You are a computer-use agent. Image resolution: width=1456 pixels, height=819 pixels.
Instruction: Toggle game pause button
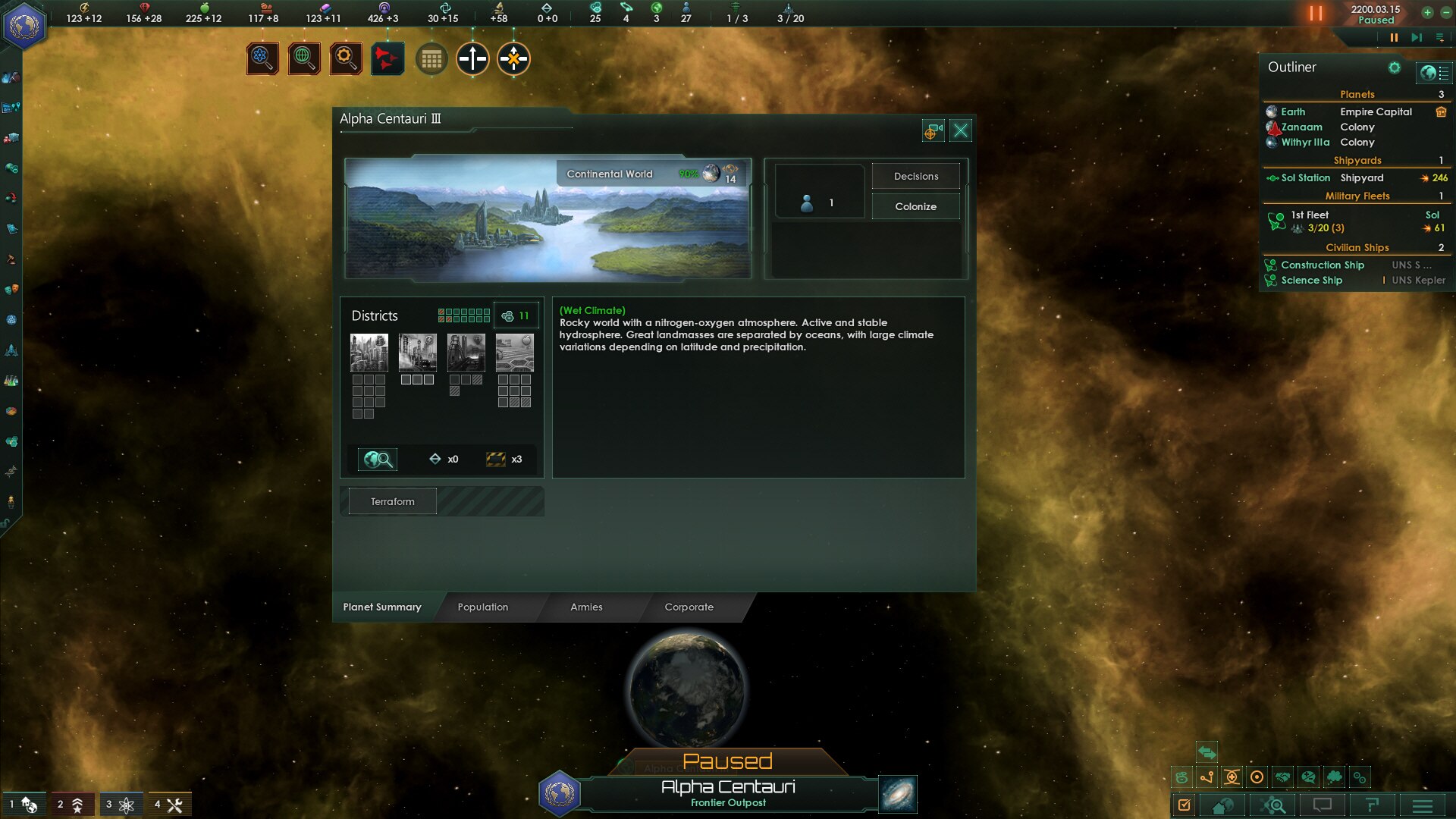(1394, 37)
